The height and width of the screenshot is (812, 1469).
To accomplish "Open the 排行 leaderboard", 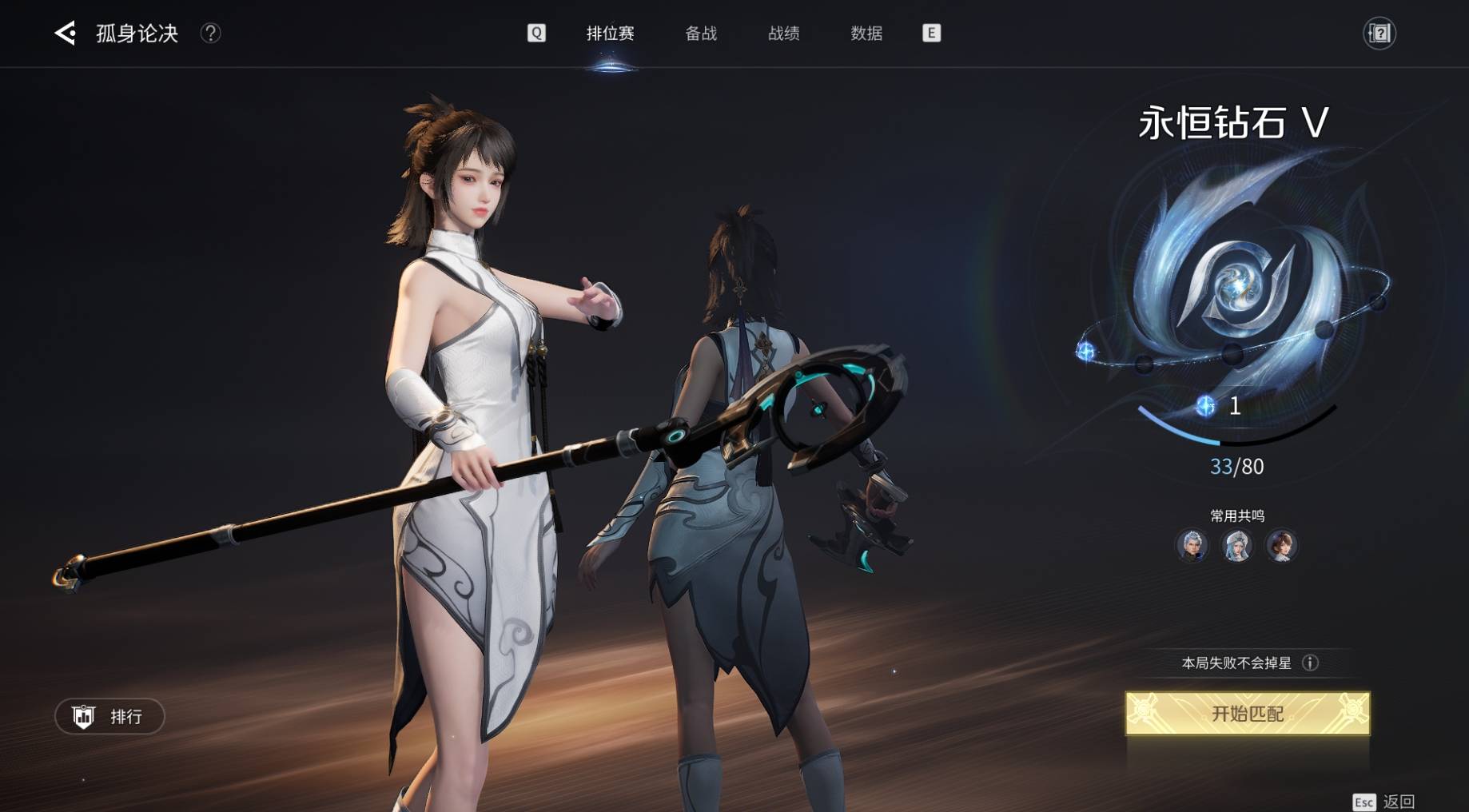I will (x=109, y=716).
